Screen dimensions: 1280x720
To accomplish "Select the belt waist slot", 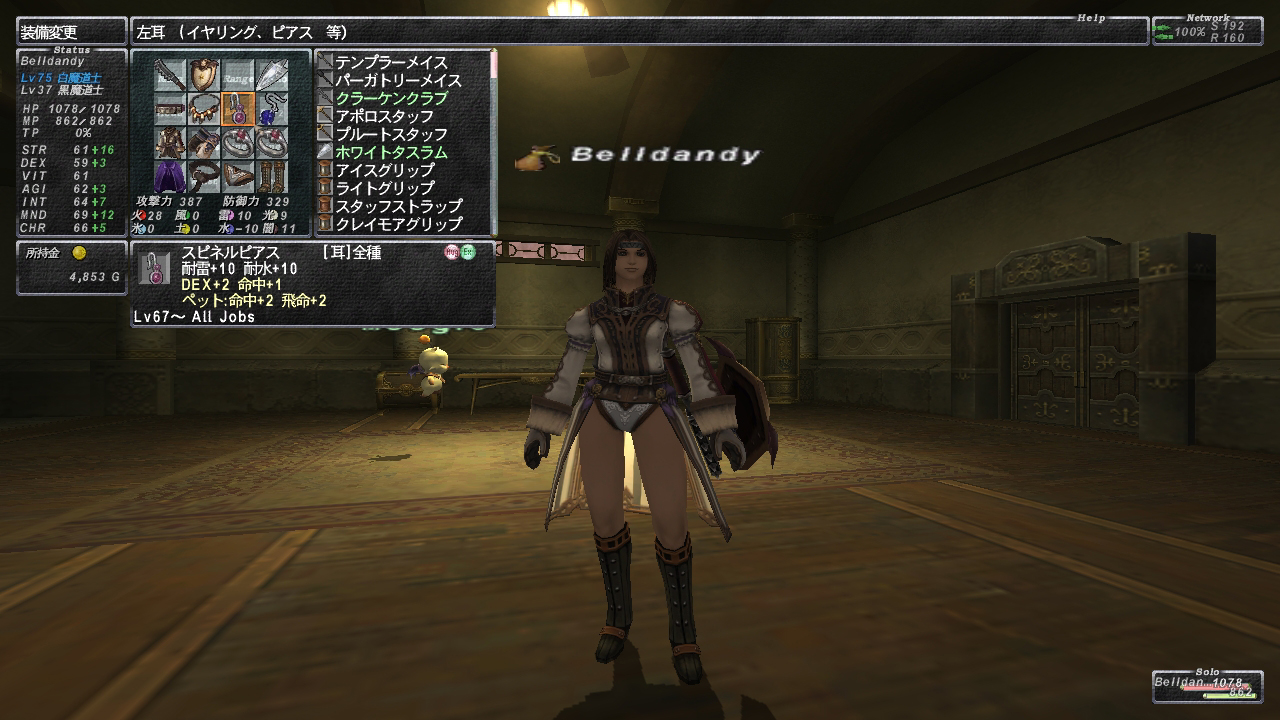I will 204,175.
